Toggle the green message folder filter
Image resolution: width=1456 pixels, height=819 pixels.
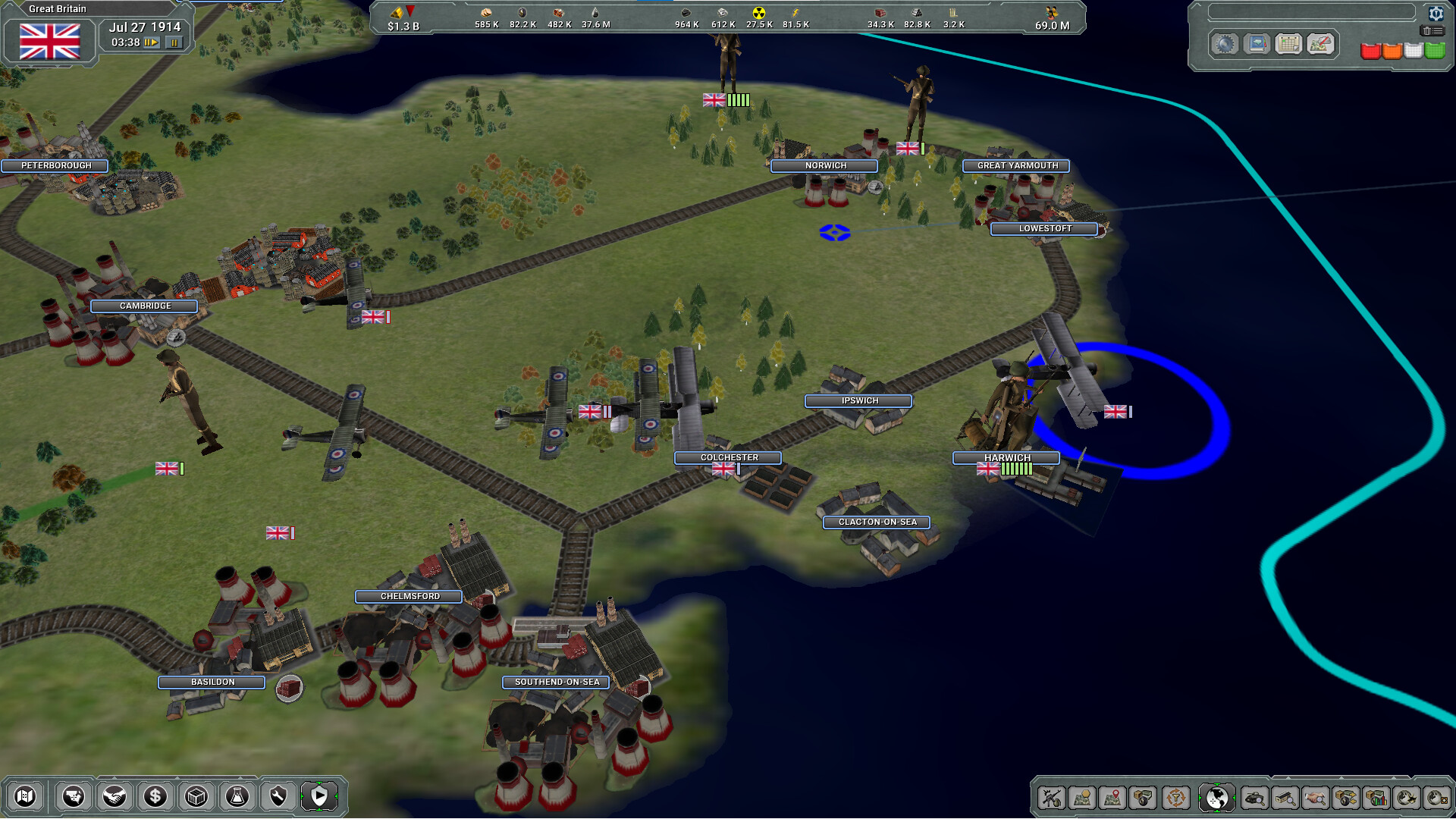click(1435, 51)
